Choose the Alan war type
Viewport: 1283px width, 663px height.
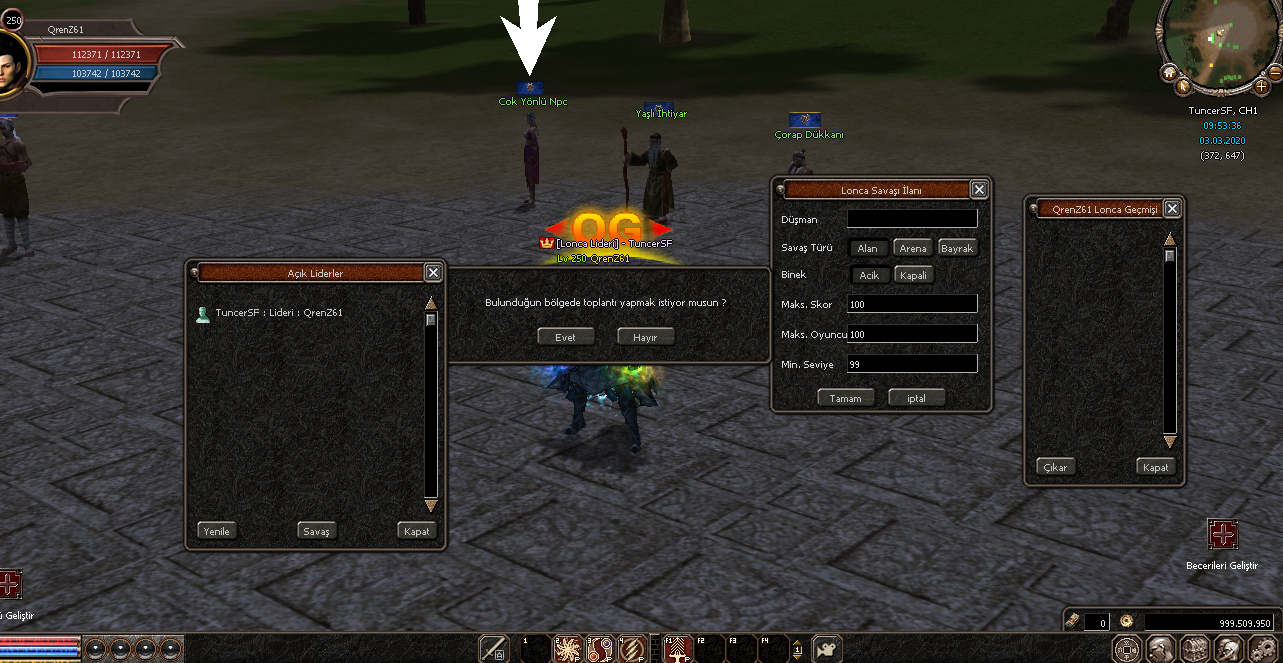867,248
